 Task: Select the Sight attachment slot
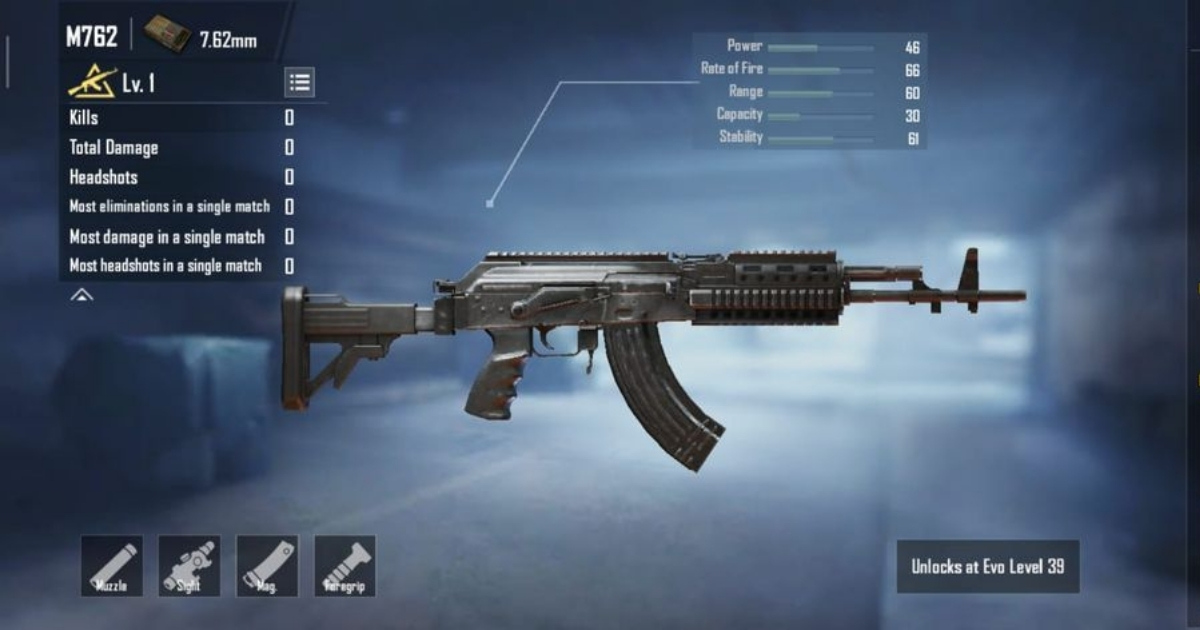tap(189, 566)
